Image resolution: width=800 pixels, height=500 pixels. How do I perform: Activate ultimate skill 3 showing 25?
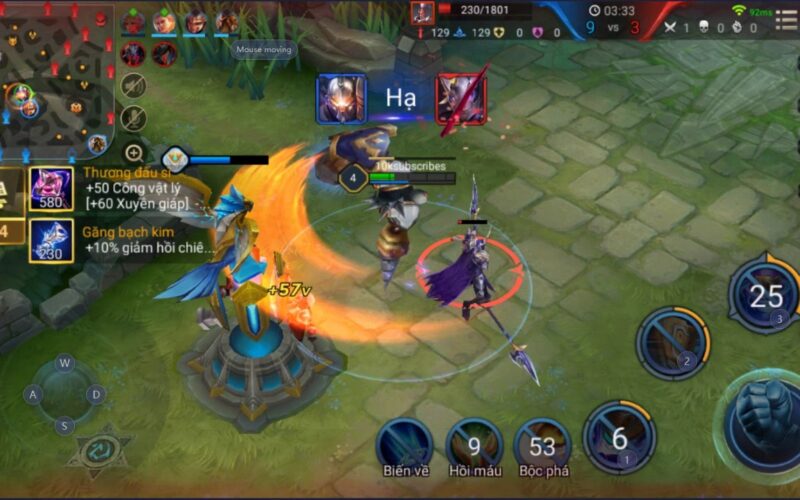tap(765, 295)
